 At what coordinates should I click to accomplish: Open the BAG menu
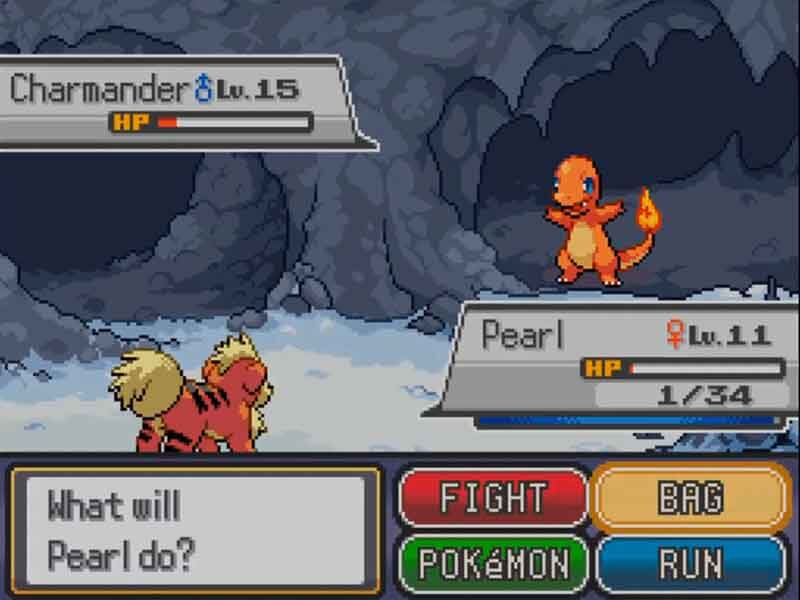point(690,497)
